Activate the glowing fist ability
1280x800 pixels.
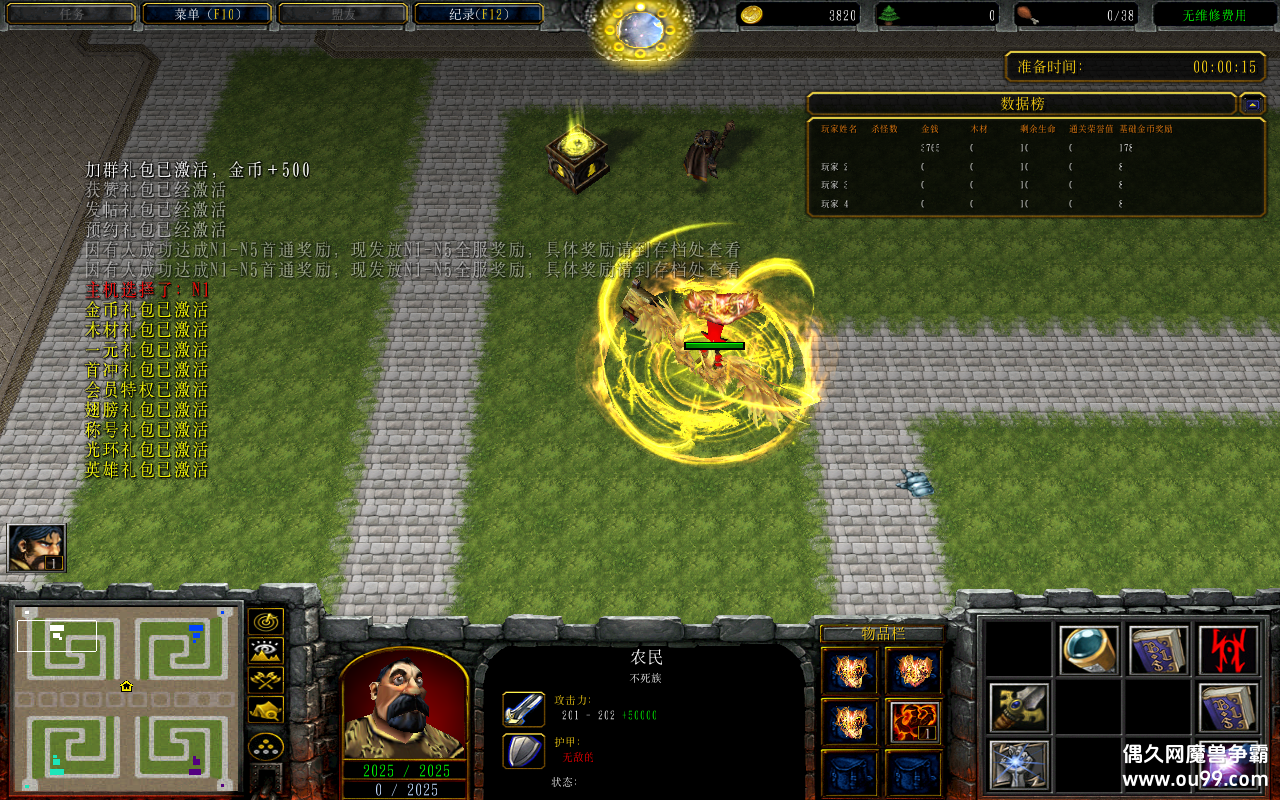click(x=1019, y=763)
